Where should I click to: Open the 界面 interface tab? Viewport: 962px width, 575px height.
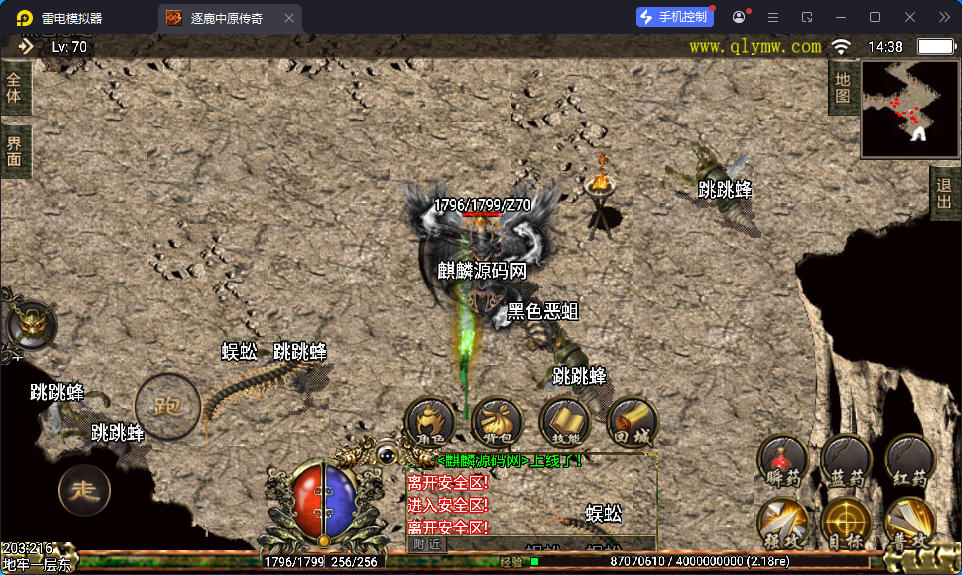tap(14, 151)
